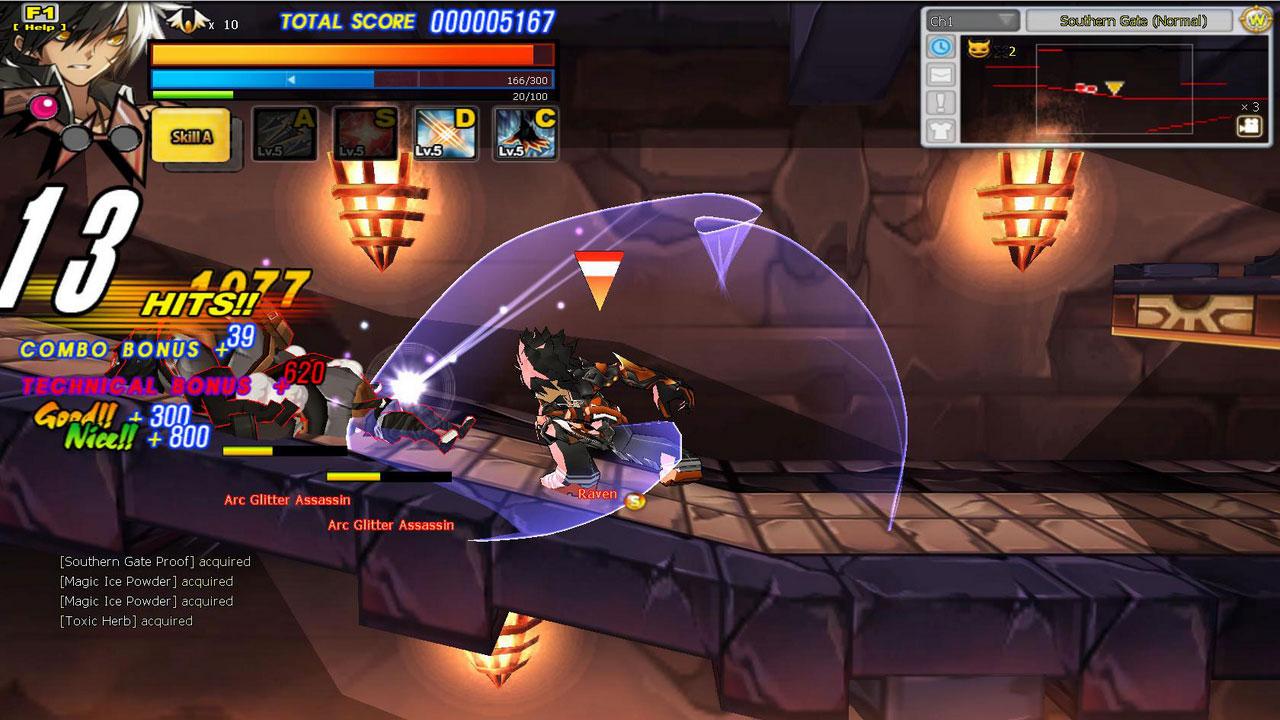Open the F1 Help button
1280x720 pixels.
(42, 18)
